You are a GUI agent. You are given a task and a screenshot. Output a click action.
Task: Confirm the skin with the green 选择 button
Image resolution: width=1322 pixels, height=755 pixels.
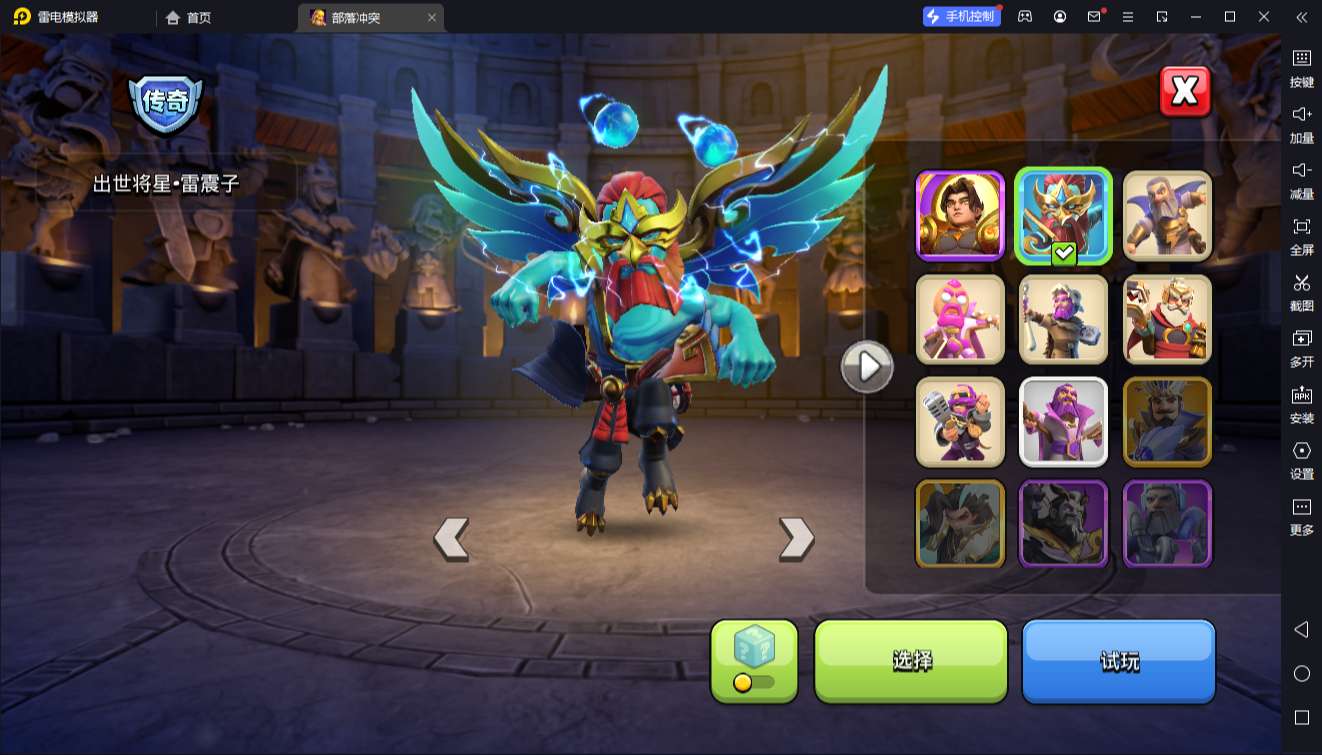pos(911,660)
